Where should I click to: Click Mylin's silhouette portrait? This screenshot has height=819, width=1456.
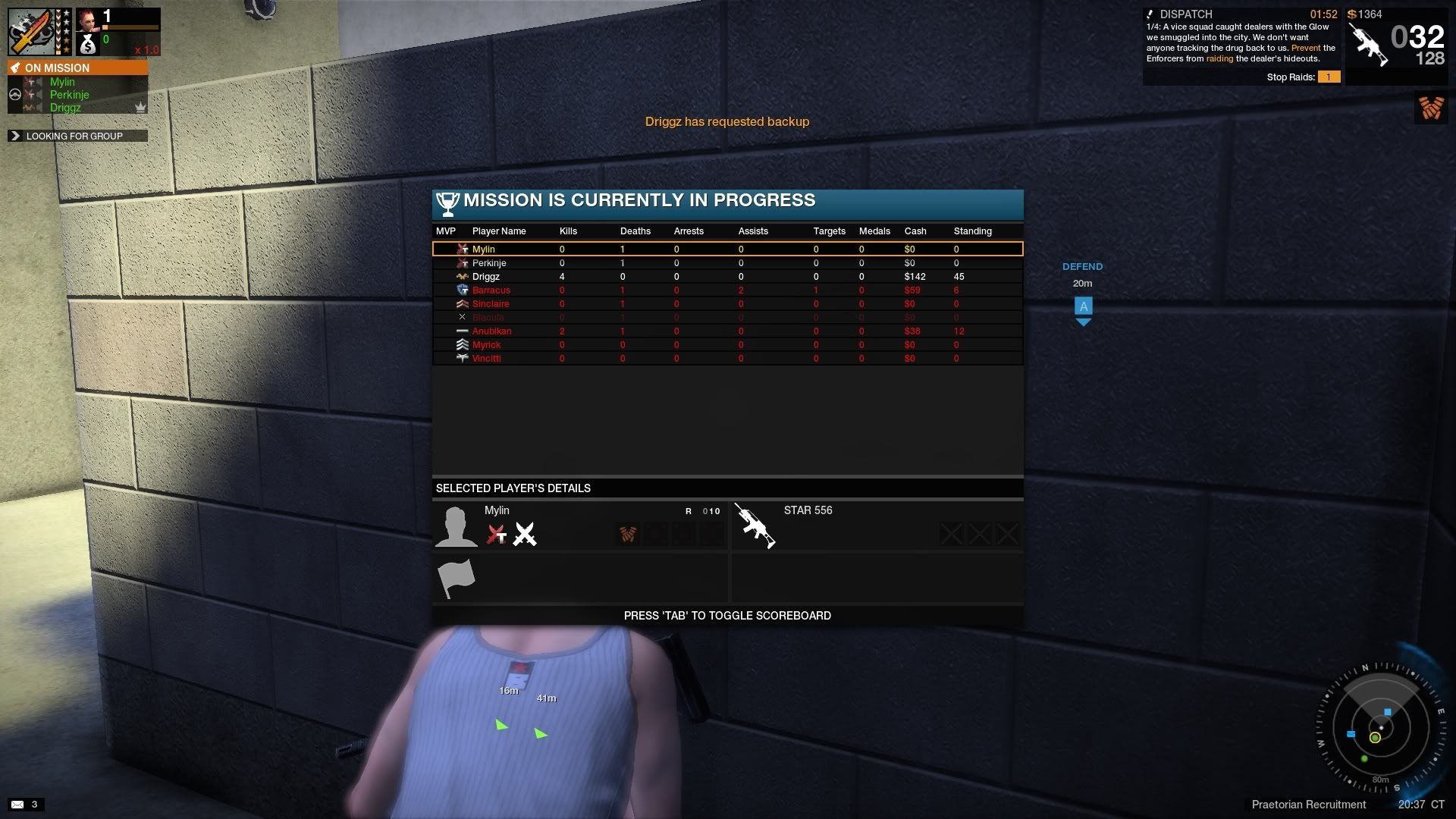pyautogui.click(x=456, y=526)
